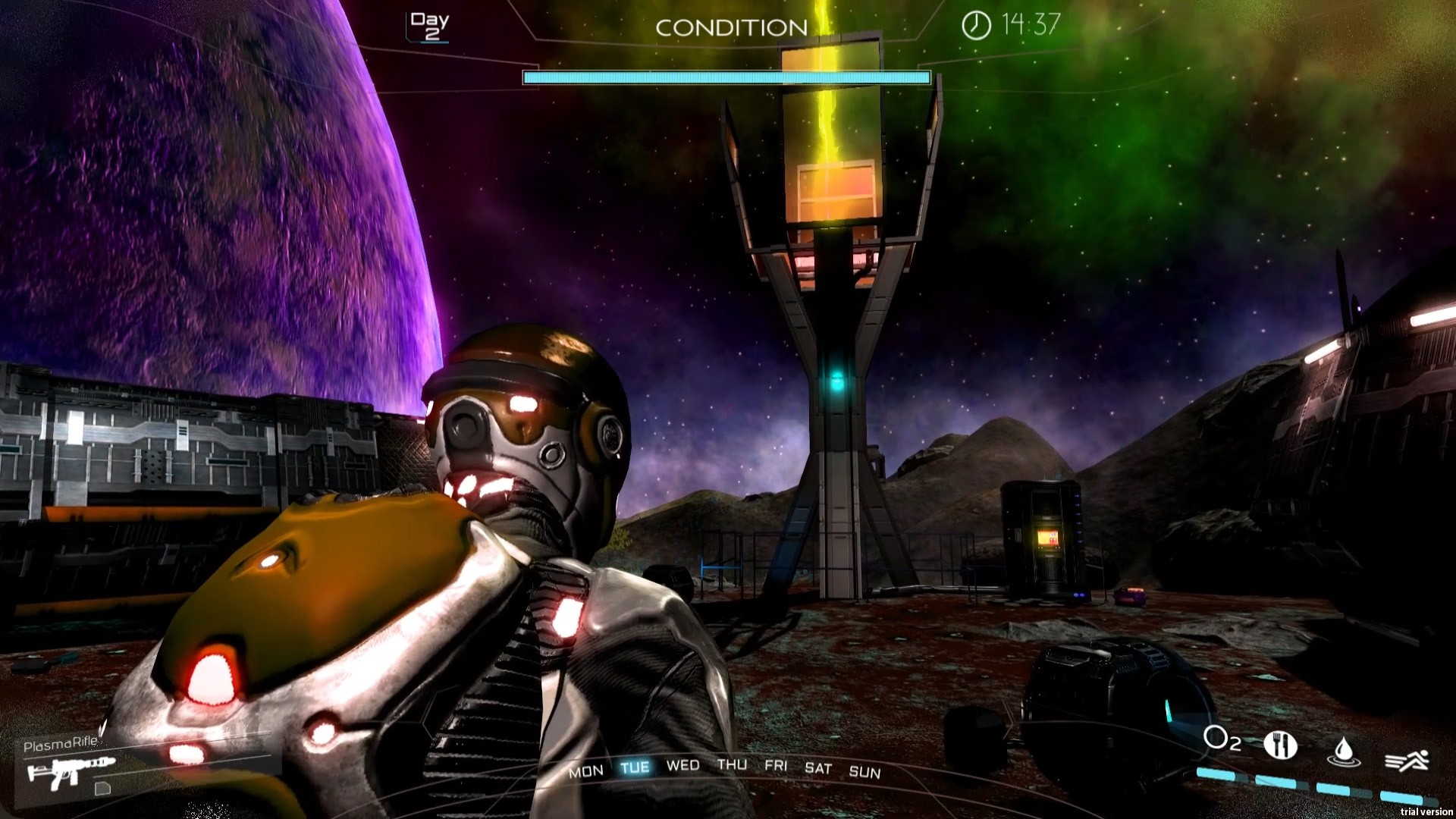1456x819 pixels.
Task: Select the PlasmaRifle weapon icon
Action: coord(70,772)
